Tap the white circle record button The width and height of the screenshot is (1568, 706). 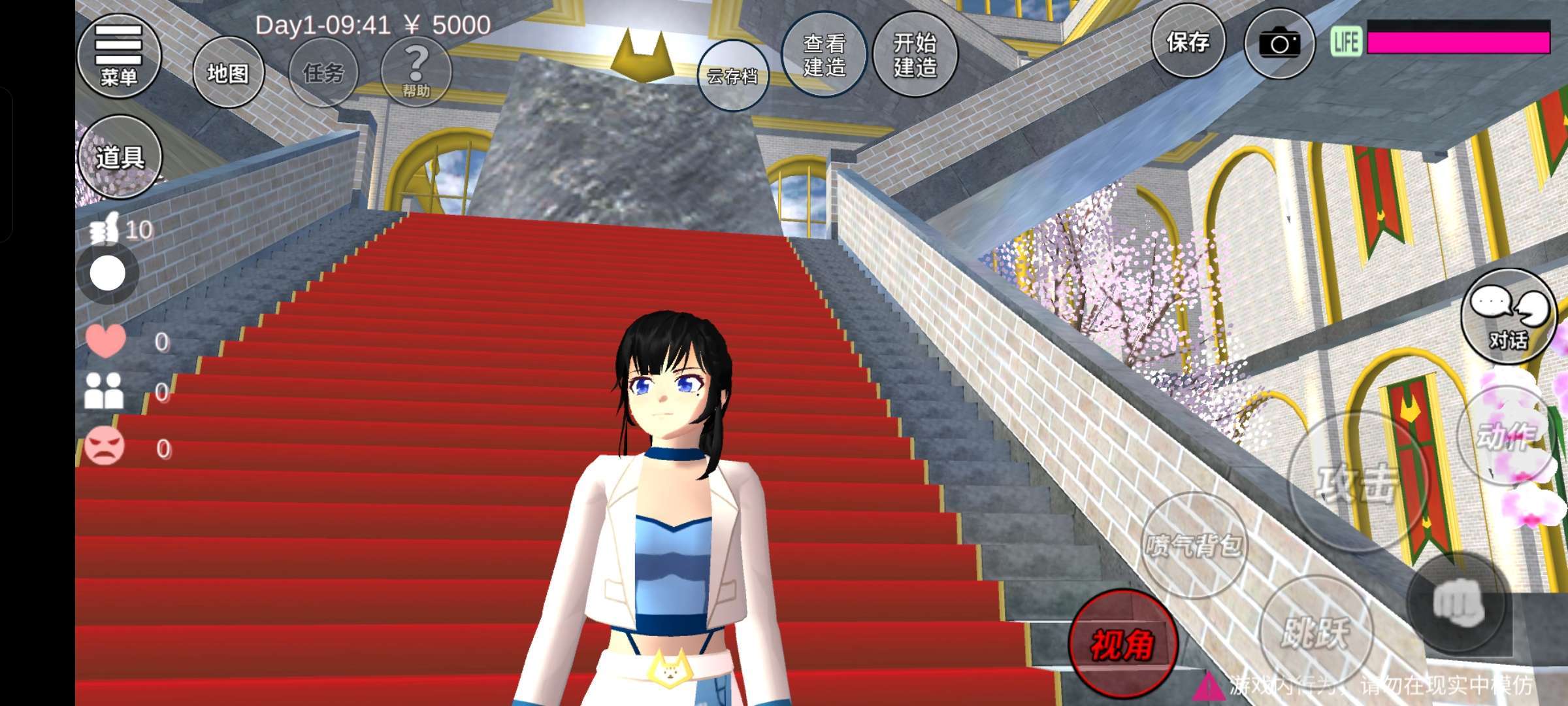(108, 273)
